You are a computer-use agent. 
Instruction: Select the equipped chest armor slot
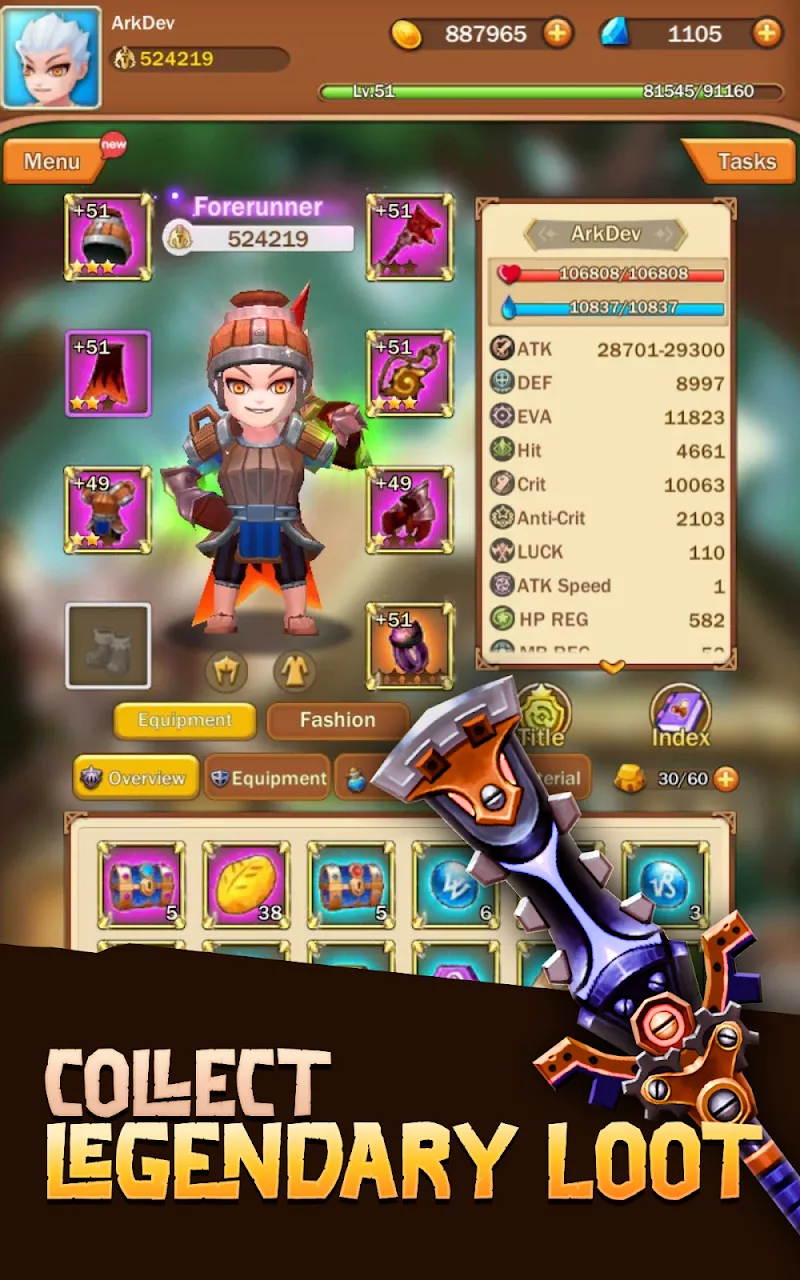(x=108, y=509)
